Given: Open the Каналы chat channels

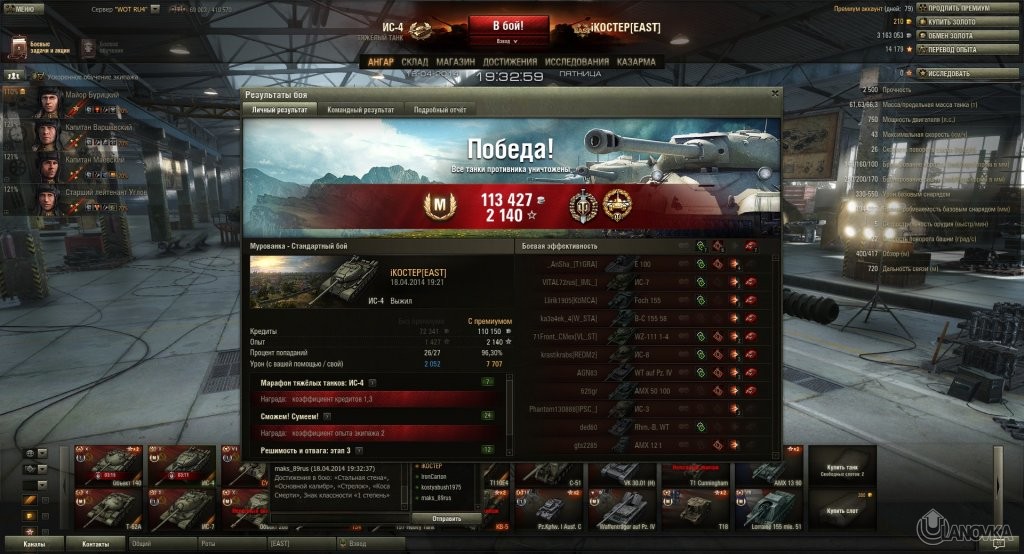Looking at the screenshot, I should (33, 543).
